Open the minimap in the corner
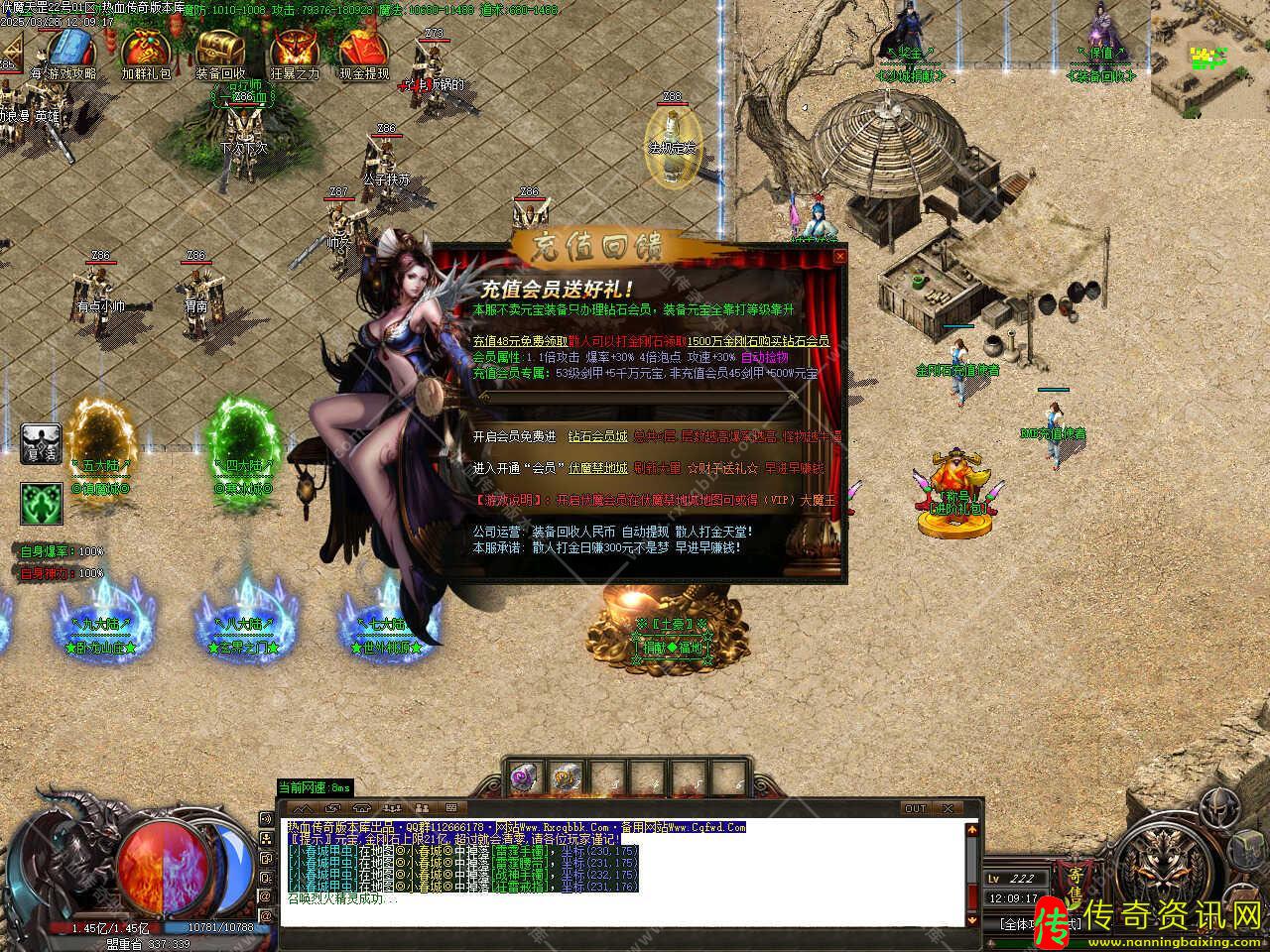The image size is (1270, 952). click(1209, 59)
